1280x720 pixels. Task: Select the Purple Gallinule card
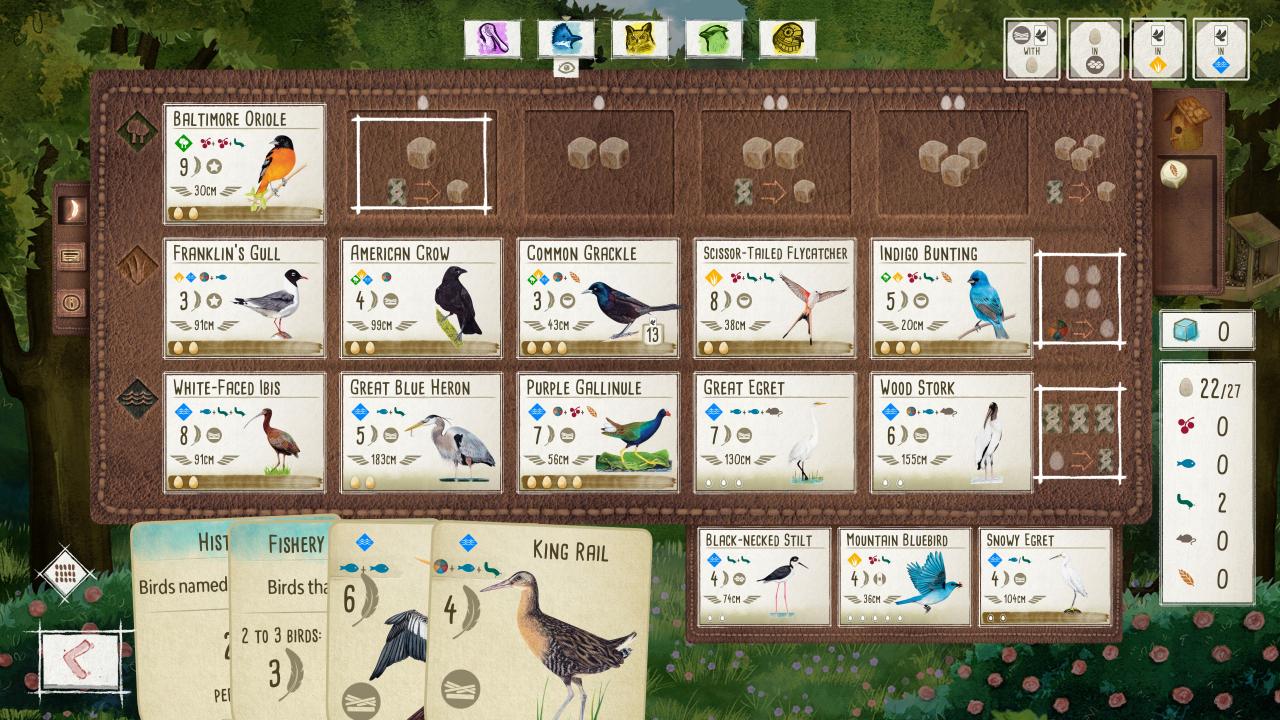point(598,432)
